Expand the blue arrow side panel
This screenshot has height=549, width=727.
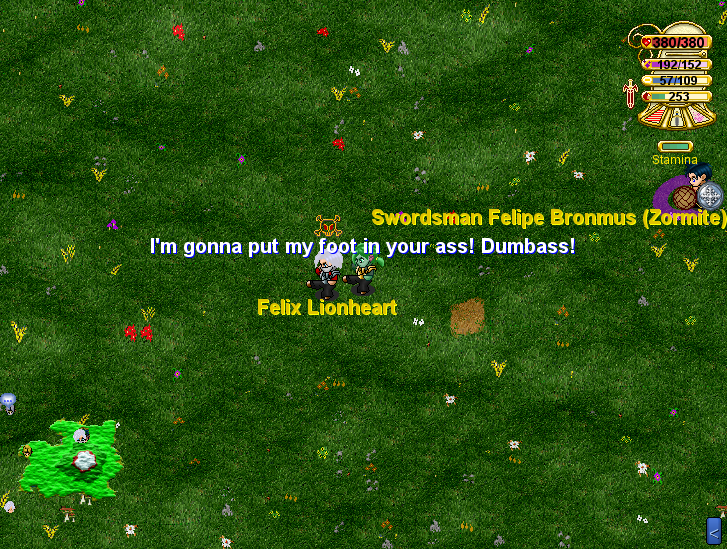coord(714,530)
